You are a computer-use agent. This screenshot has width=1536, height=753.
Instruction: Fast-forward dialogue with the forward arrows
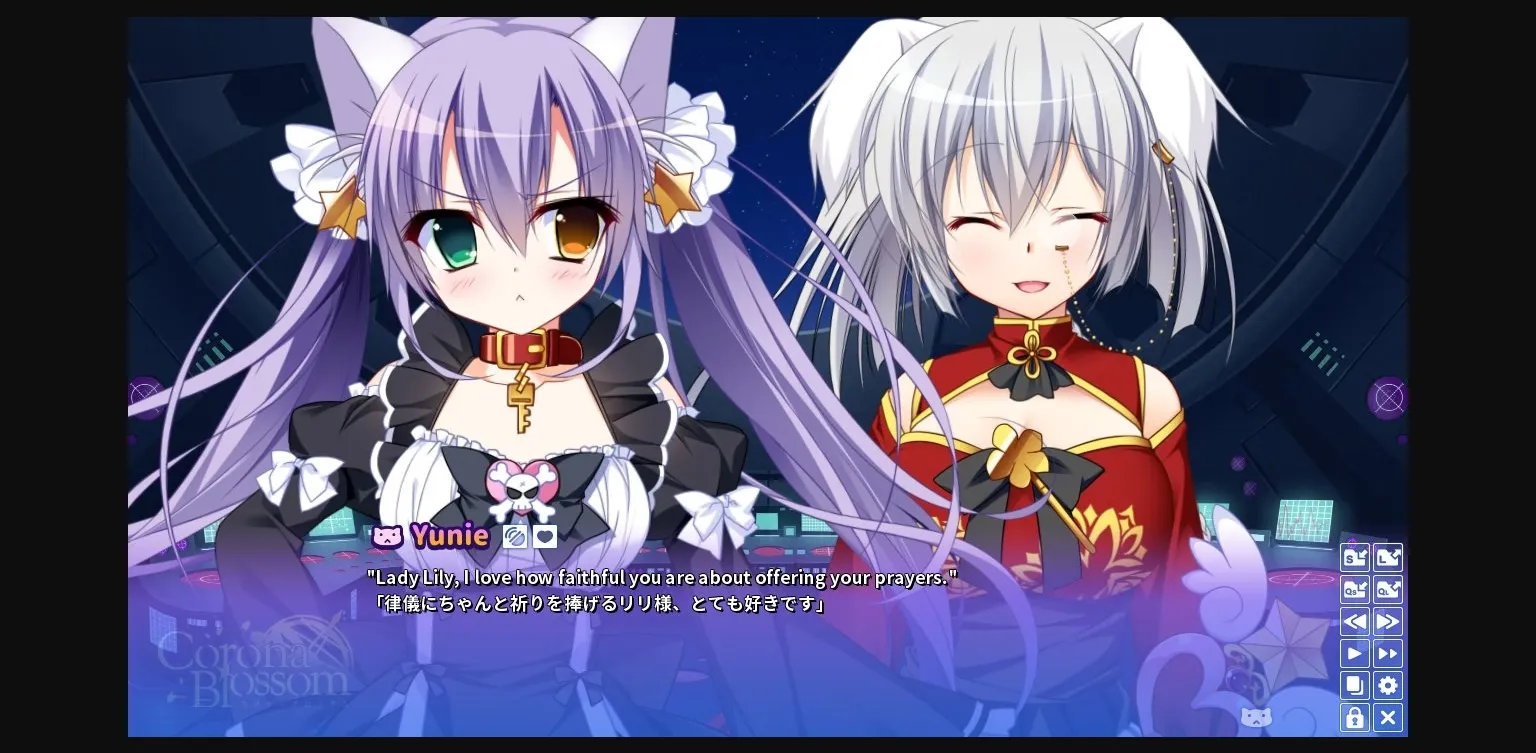pos(1388,622)
